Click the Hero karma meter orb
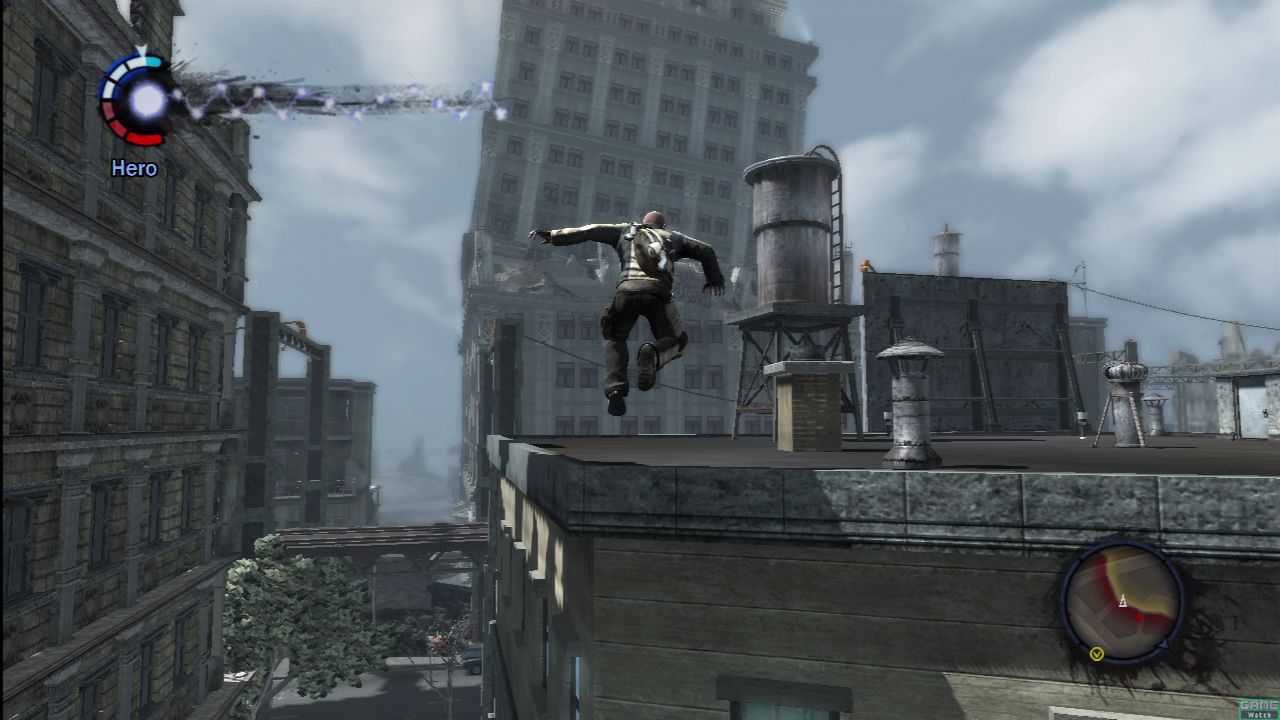This screenshot has height=720, width=1280. pyautogui.click(x=147, y=99)
